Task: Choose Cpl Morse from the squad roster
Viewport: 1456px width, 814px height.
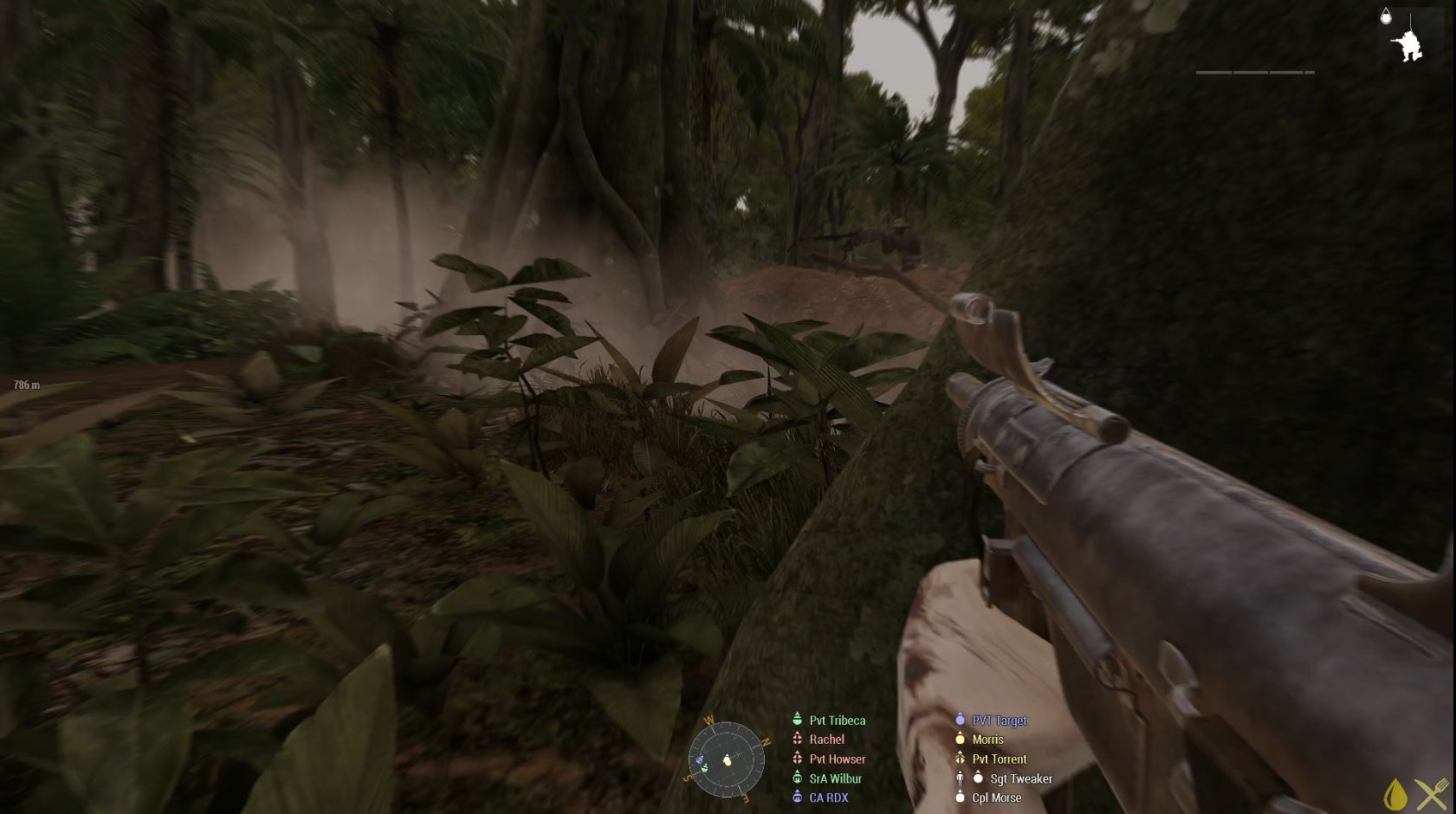Action: click(x=996, y=798)
